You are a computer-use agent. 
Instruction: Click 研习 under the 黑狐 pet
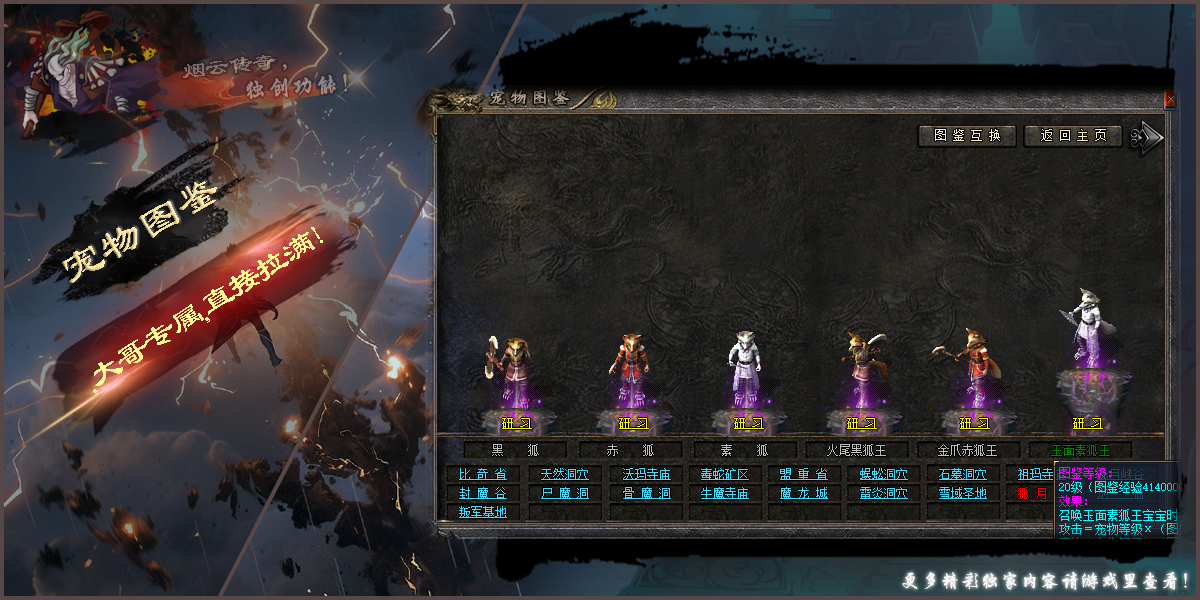tap(516, 423)
